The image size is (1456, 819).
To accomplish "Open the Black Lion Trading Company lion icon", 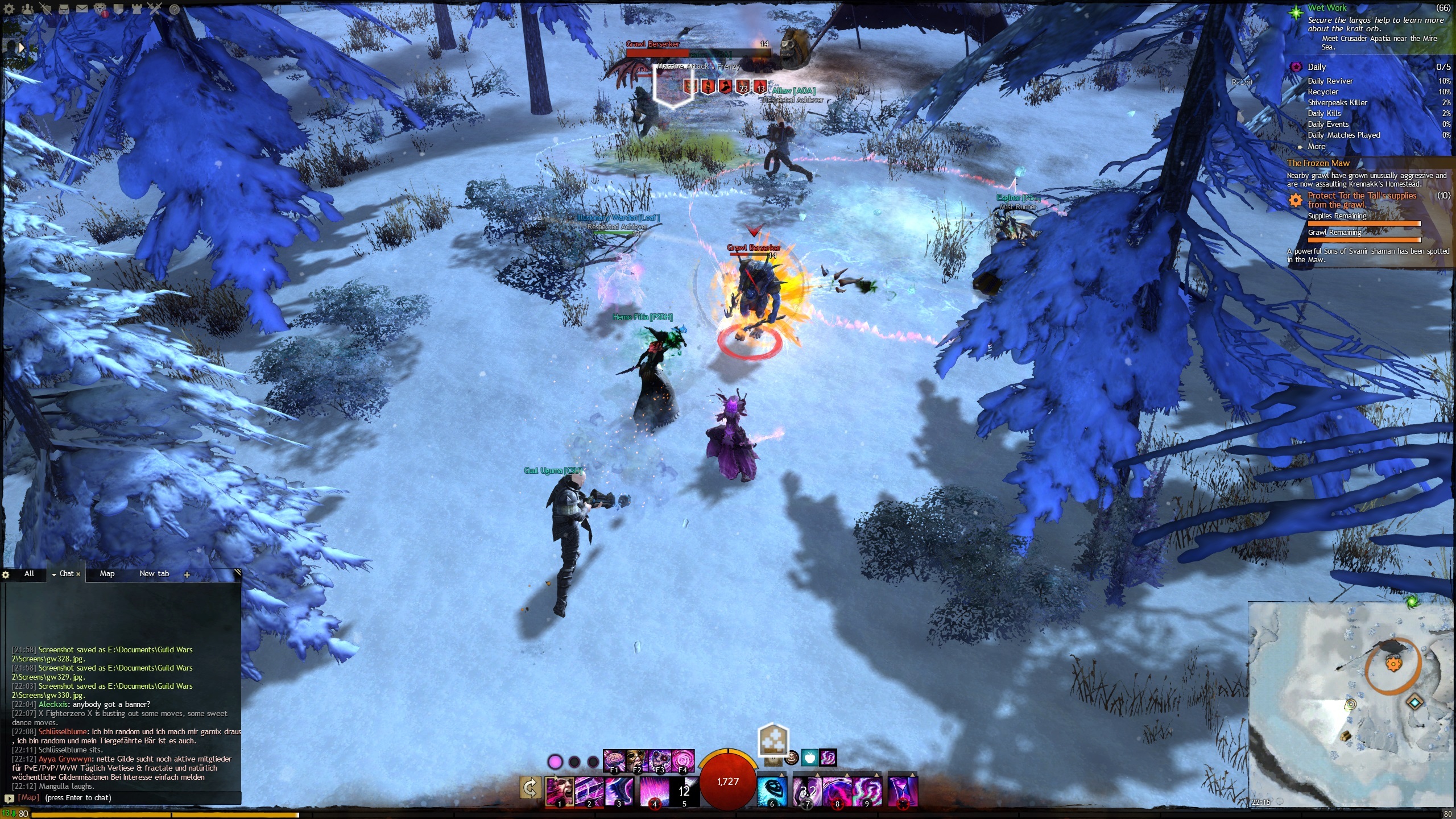I will (x=100, y=9).
